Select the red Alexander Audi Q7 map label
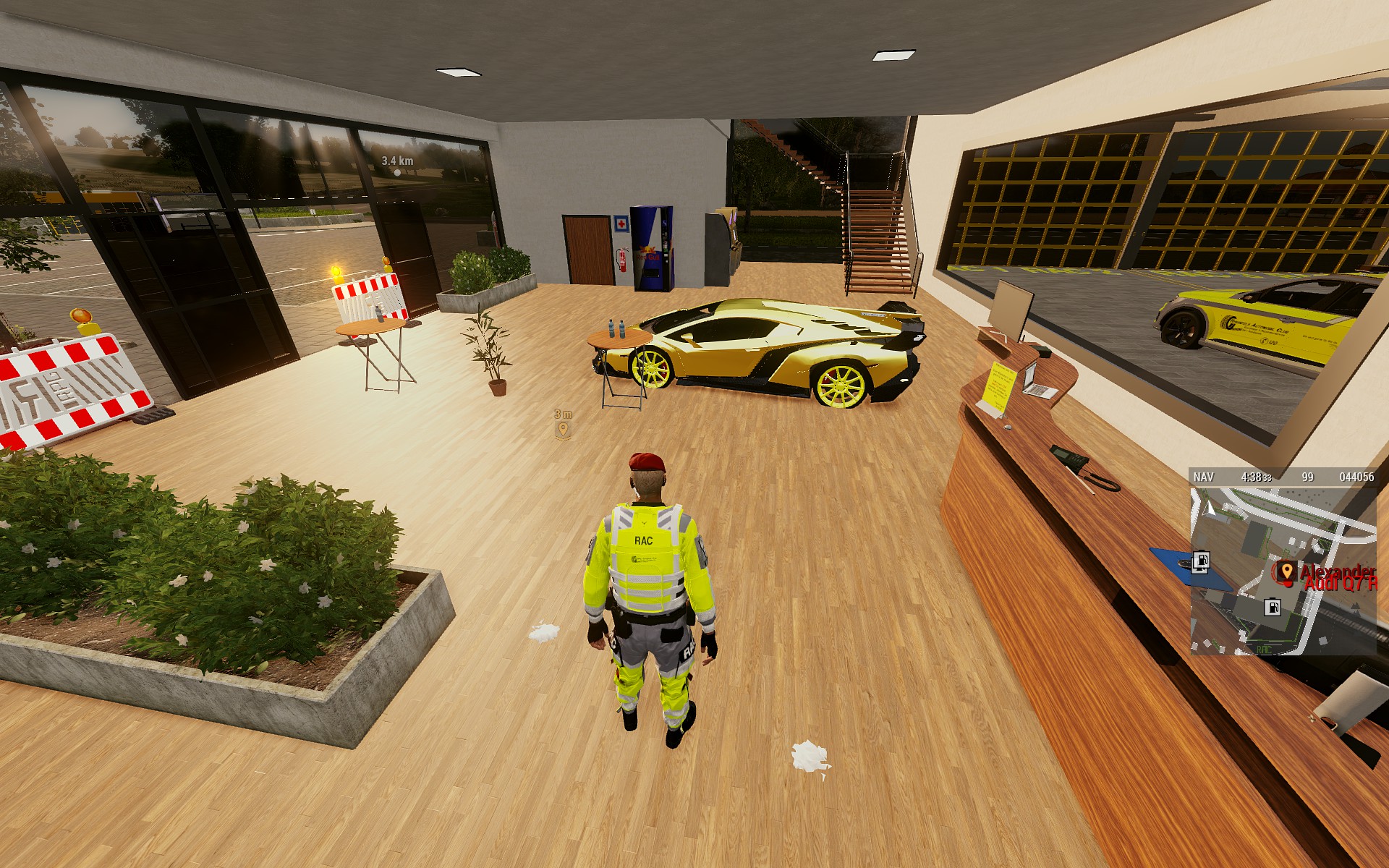1389x868 pixels. tap(1338, 577)
